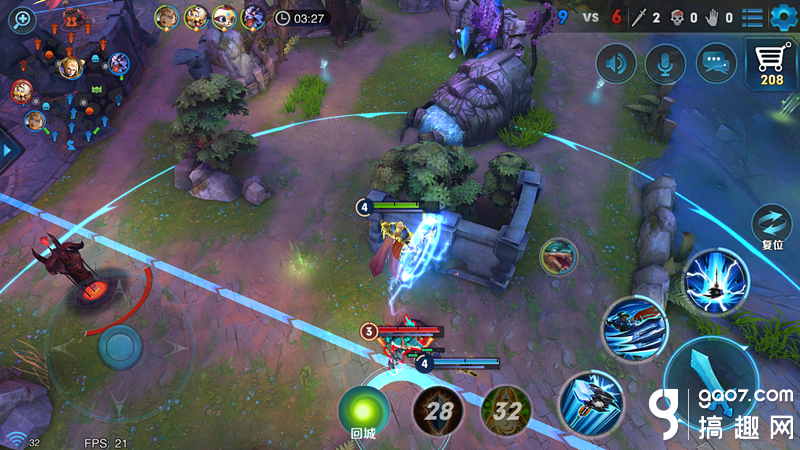The width and height of the screenshot is (800, 450).
Task: Select the summoner spell on 32 cooldown
Action: tap(506, 410)
